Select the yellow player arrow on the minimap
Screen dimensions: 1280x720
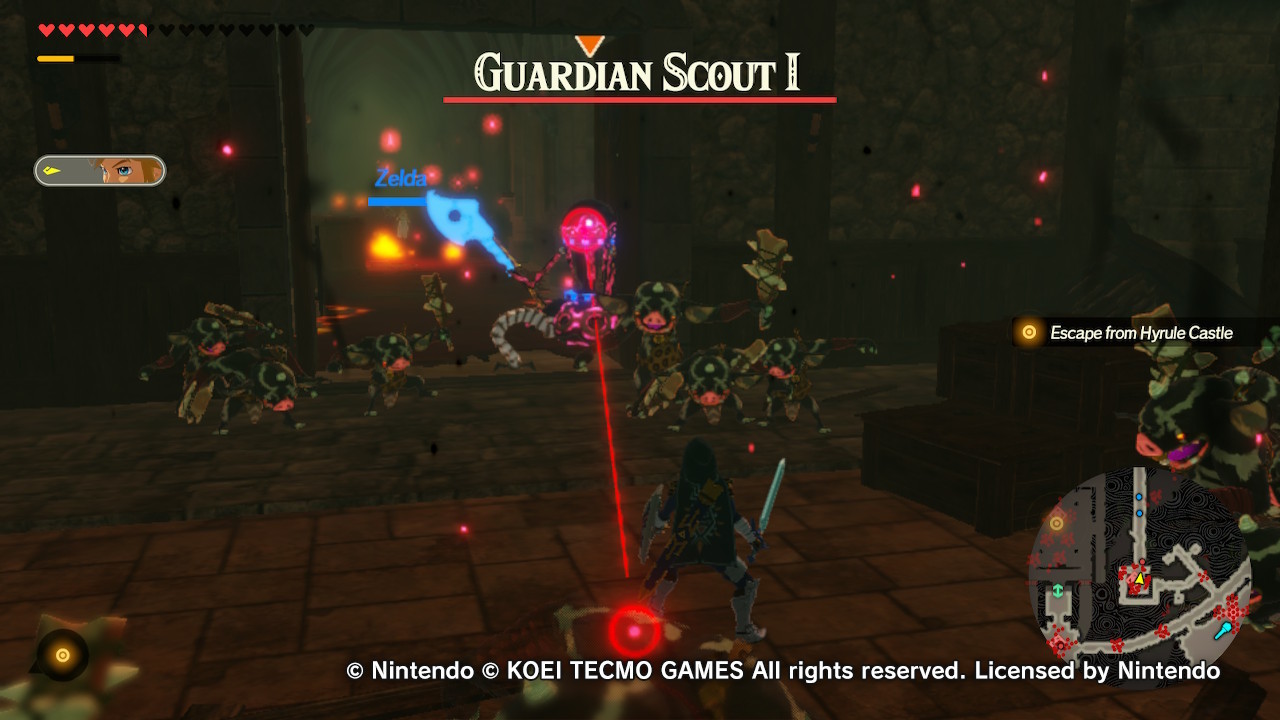click(1139, 578)
